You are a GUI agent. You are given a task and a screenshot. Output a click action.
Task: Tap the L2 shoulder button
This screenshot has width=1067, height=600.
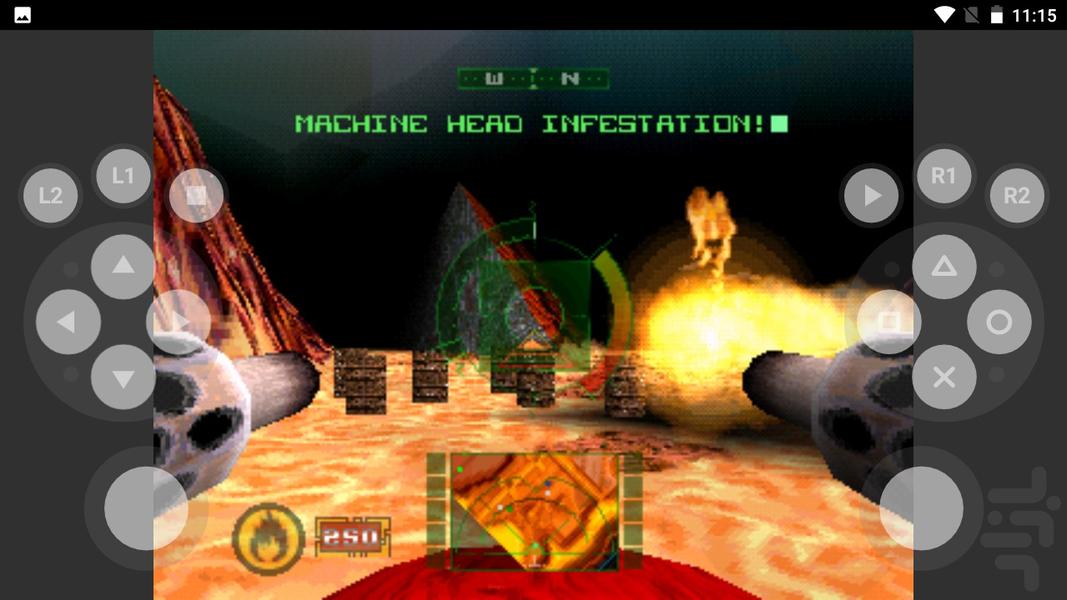(x=50, y=195)
